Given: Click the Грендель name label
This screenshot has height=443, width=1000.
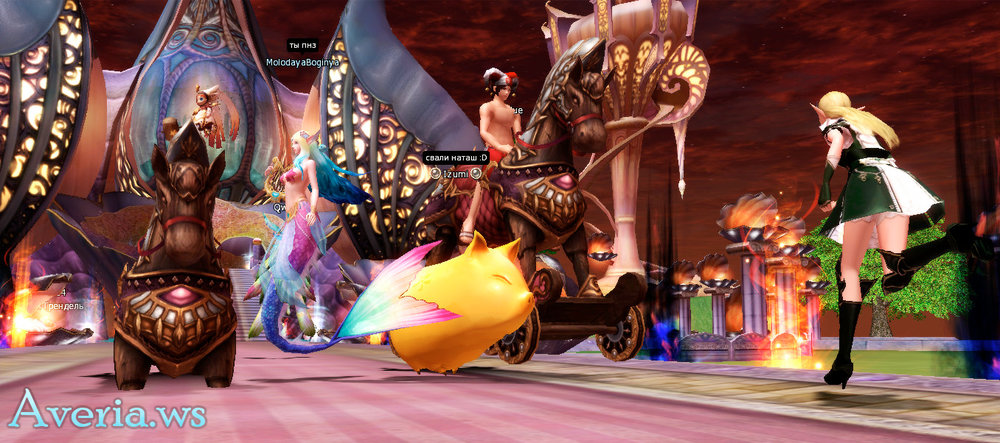Looking at the screenshot, I should (62, 305).
